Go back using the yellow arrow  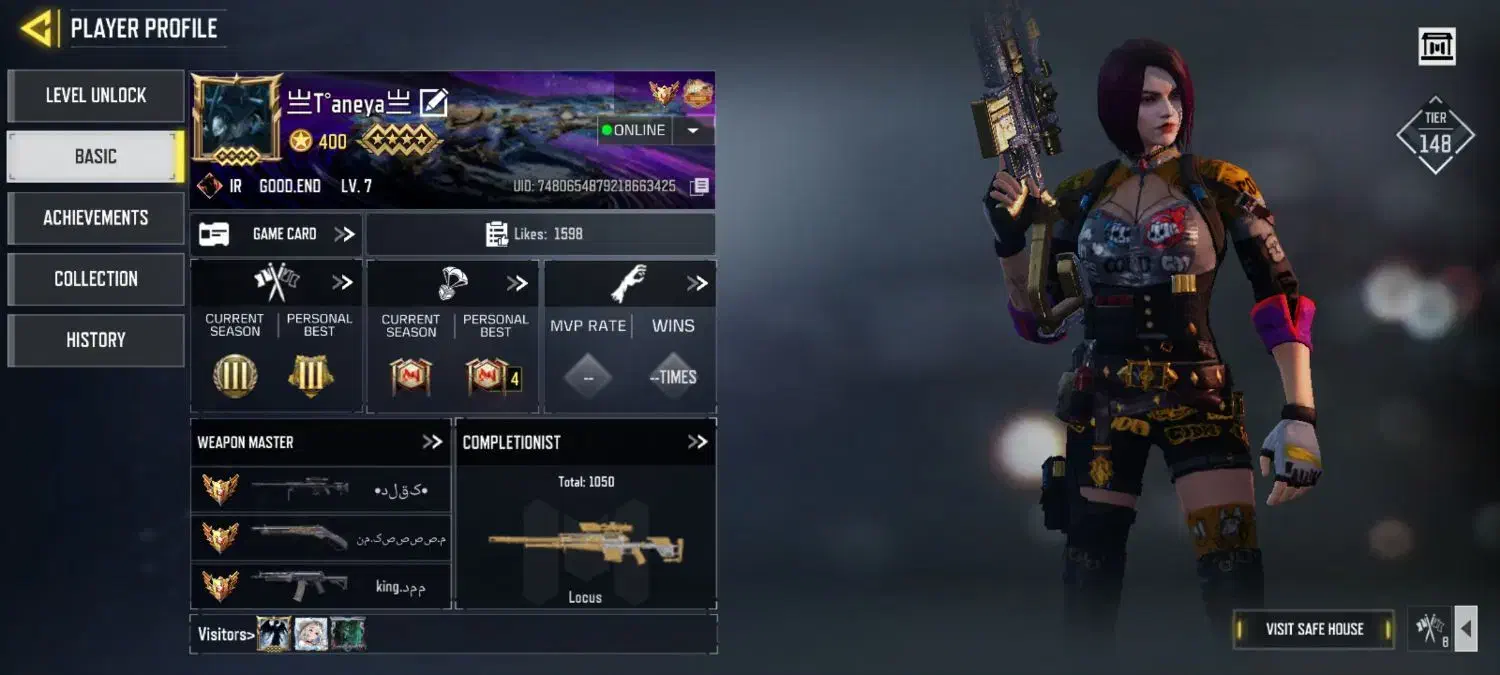37,28
